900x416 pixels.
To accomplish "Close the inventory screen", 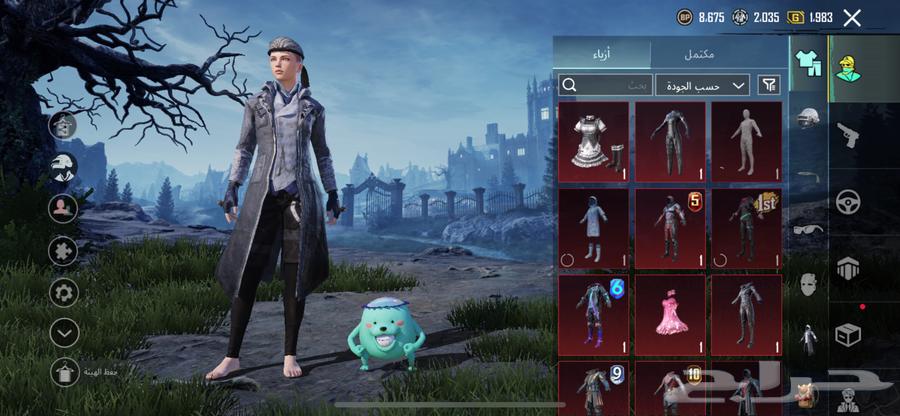I will tap(852, 18).
